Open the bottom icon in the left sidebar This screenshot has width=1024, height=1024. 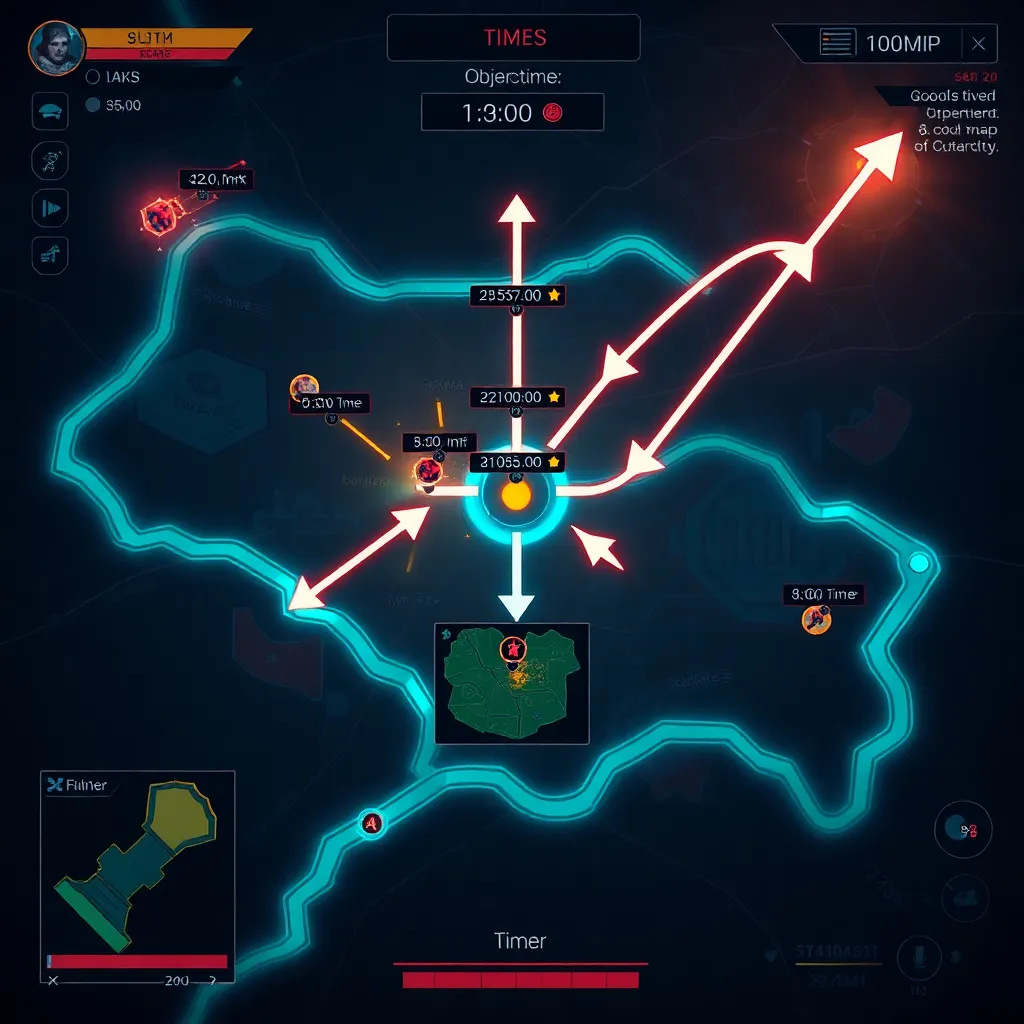[50, 255]
